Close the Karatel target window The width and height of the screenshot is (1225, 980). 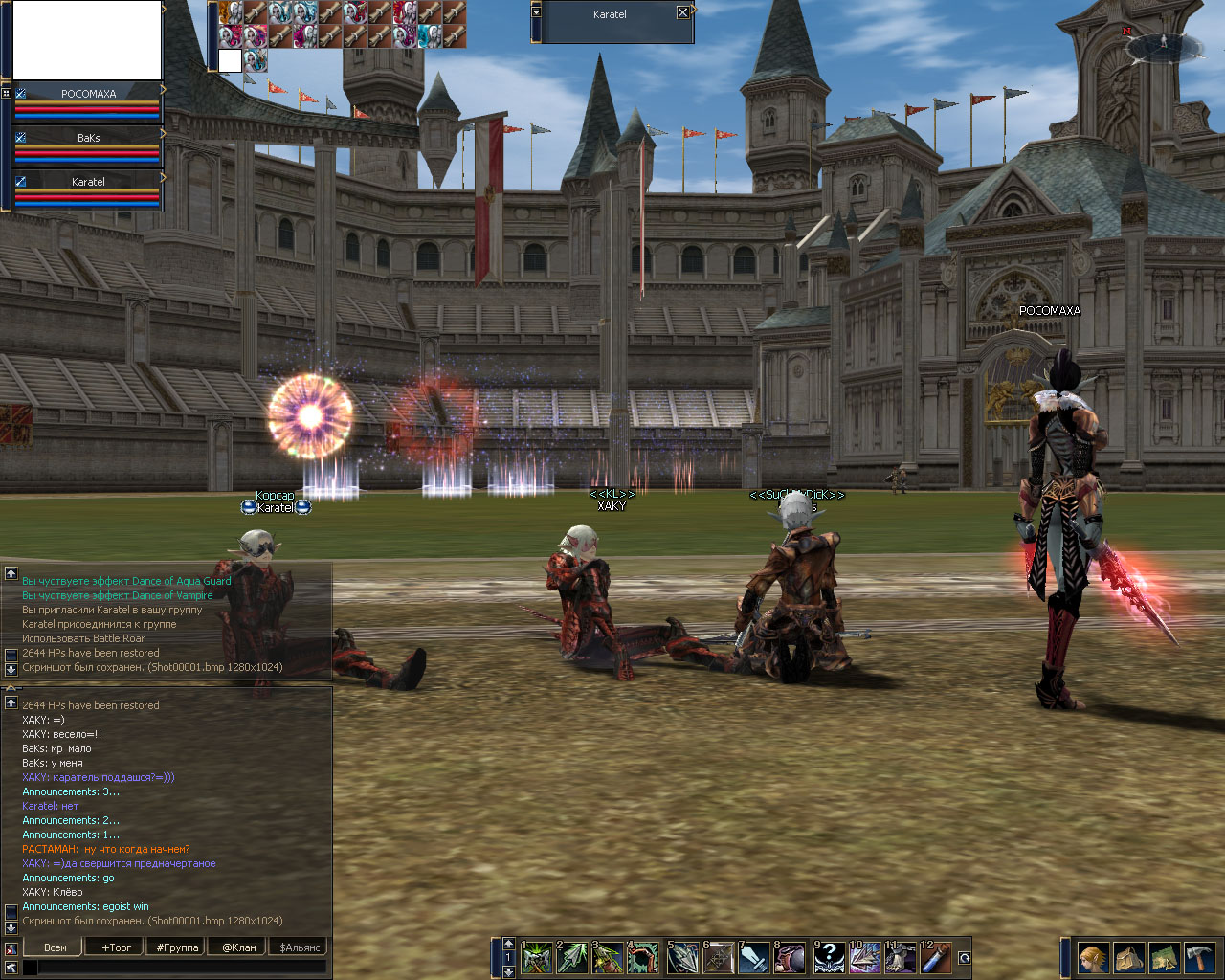[682, 13]
